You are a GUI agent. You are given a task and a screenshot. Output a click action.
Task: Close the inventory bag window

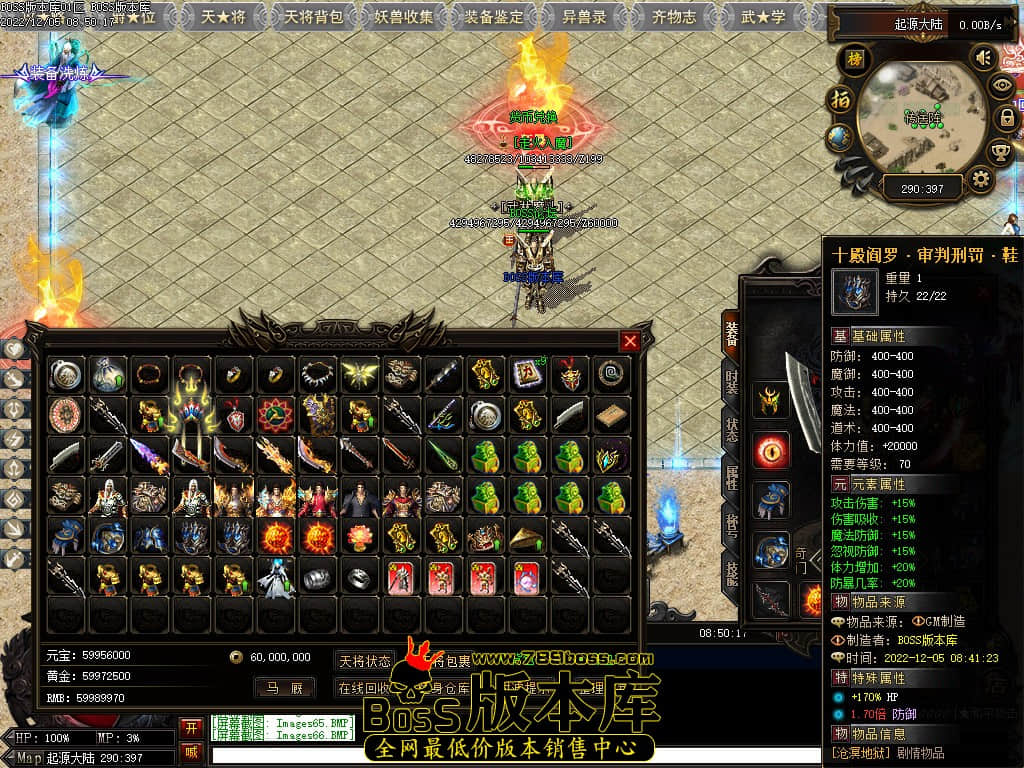[630, 341]
